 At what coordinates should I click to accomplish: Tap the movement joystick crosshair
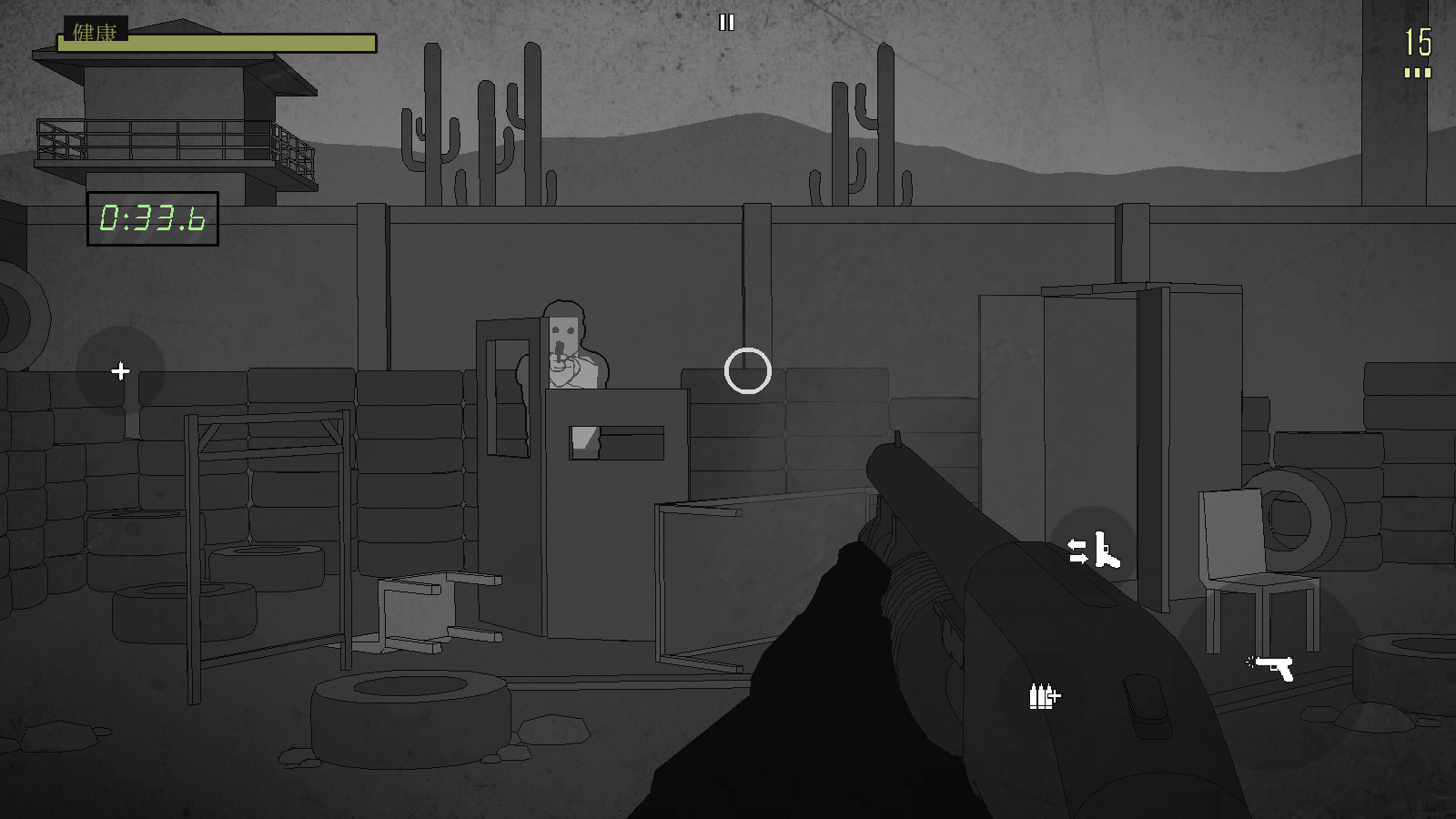click(120, 371)
